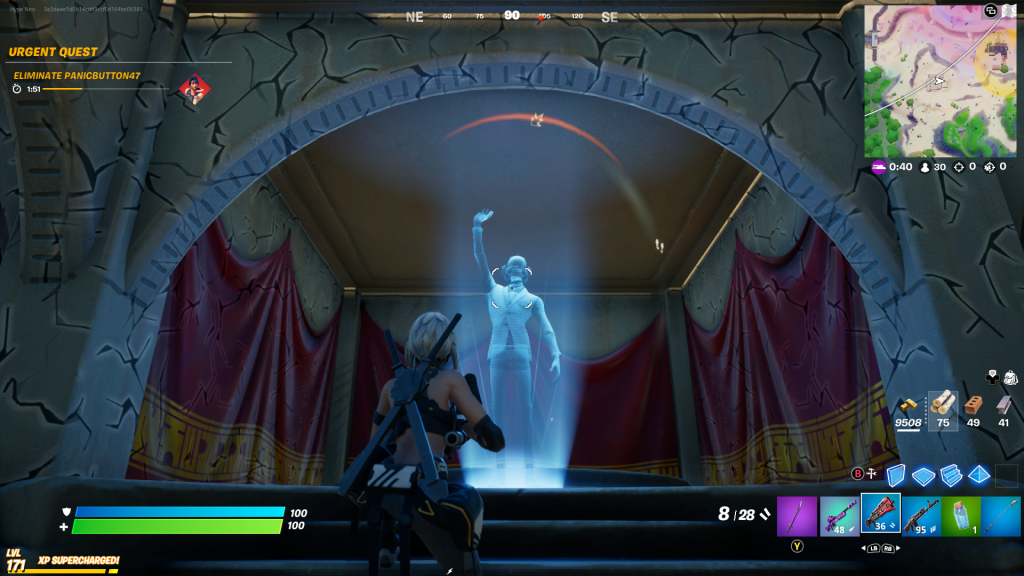Screen dimensions: 1024x576
Task: Select brick as building material
Action: coord(973,404)
